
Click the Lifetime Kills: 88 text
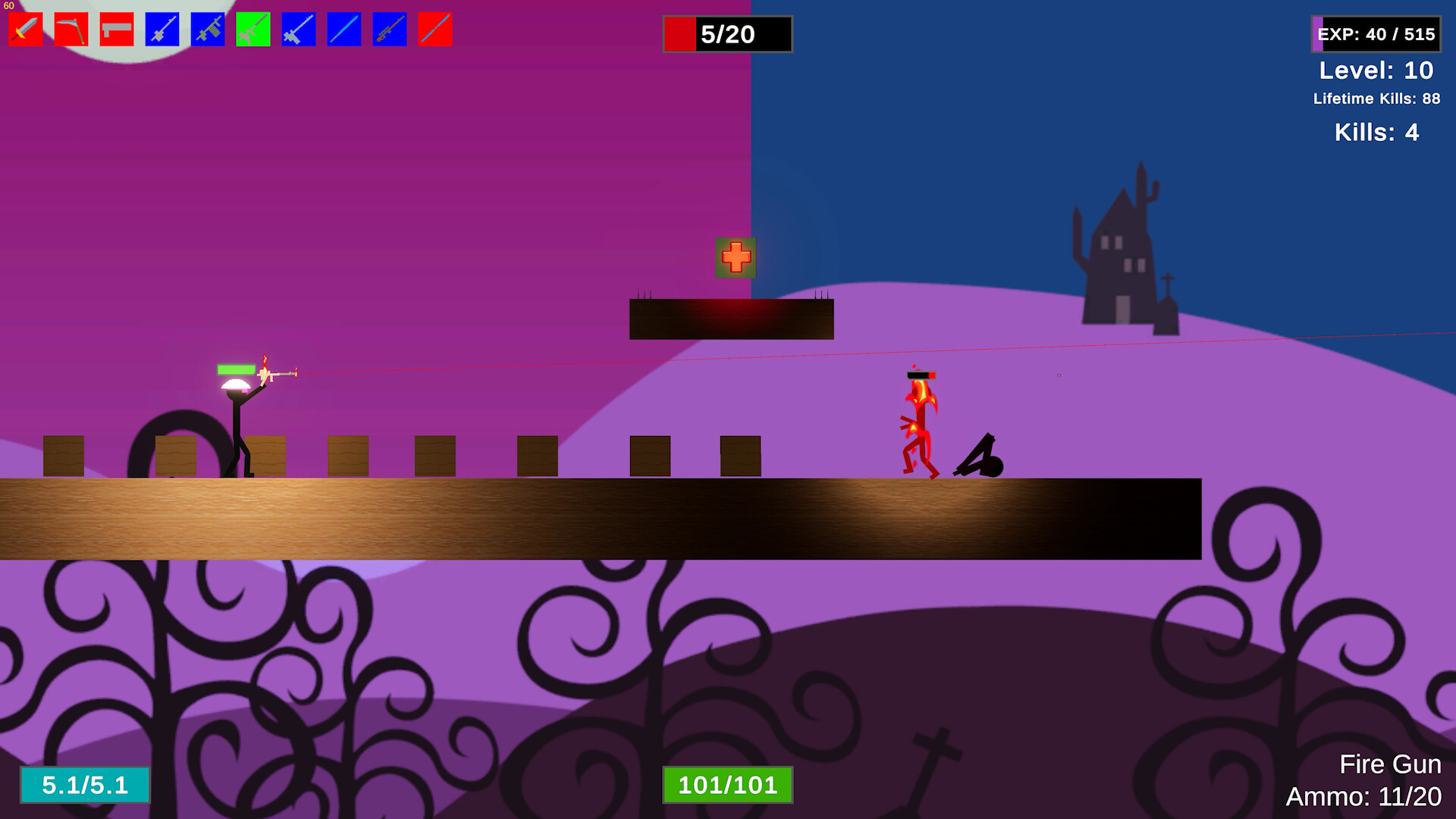coord(1378,99)
